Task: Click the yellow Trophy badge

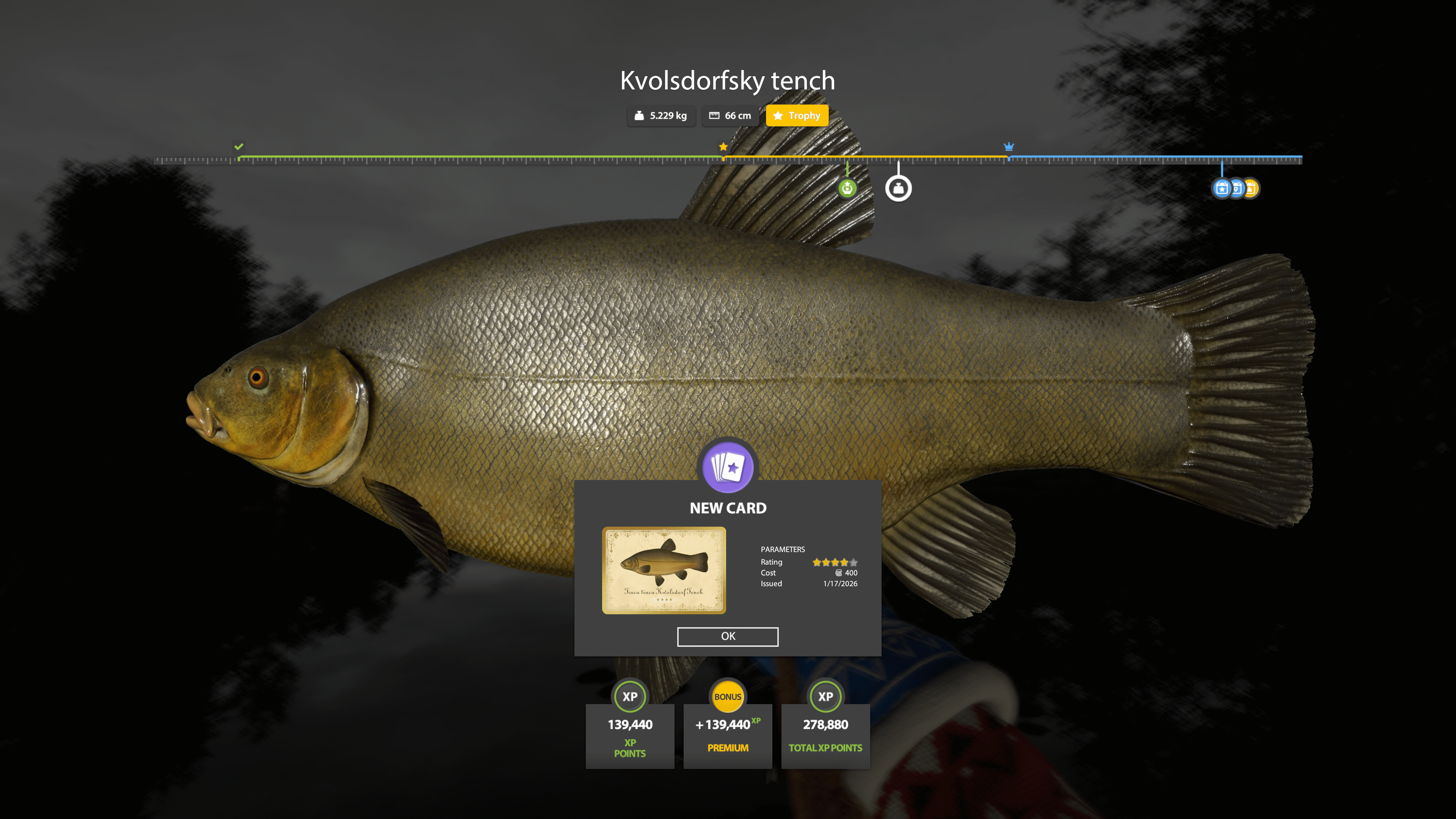Action: (797, 116)
